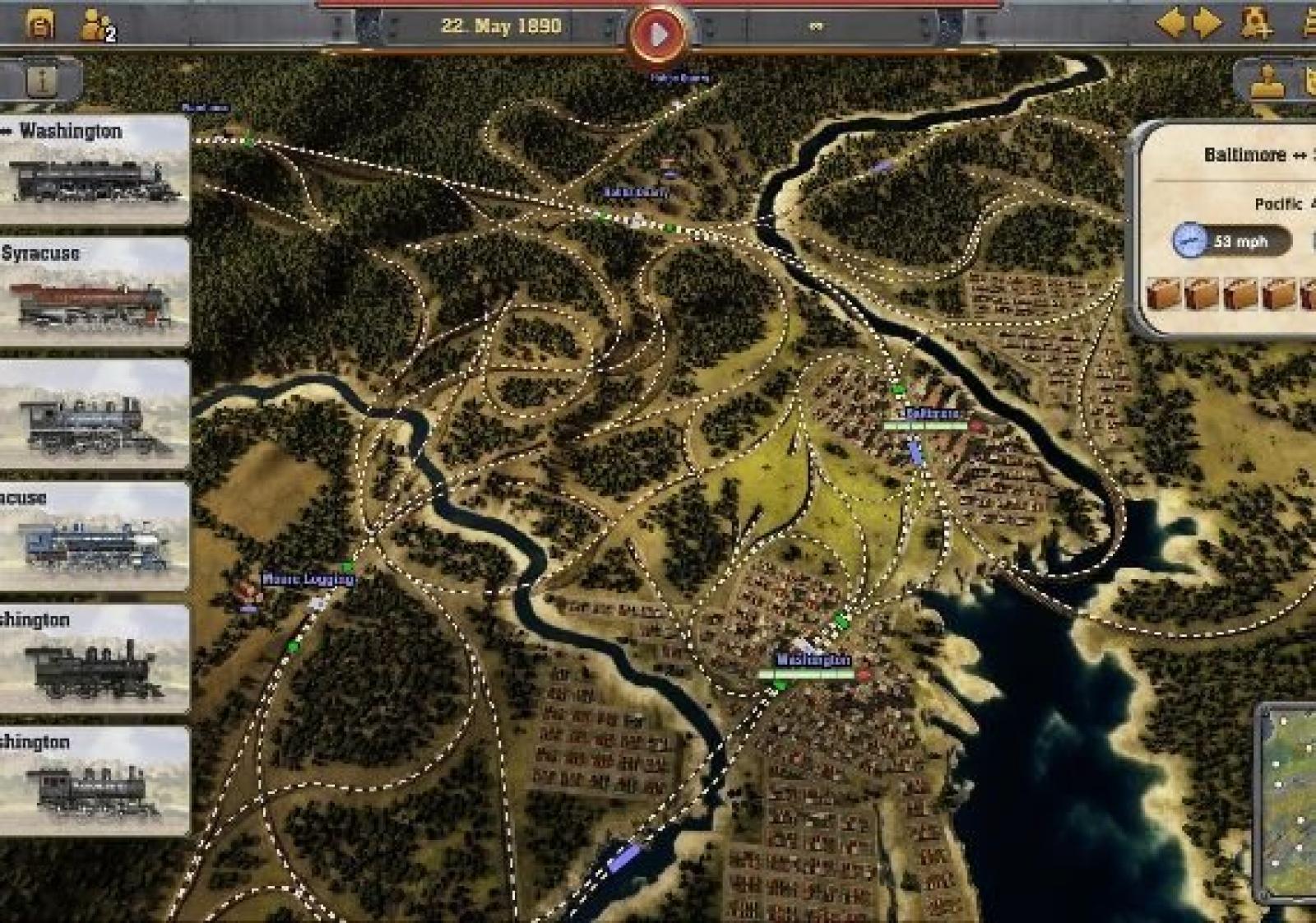Select the Syracuse train card with red locomotive

94,292
